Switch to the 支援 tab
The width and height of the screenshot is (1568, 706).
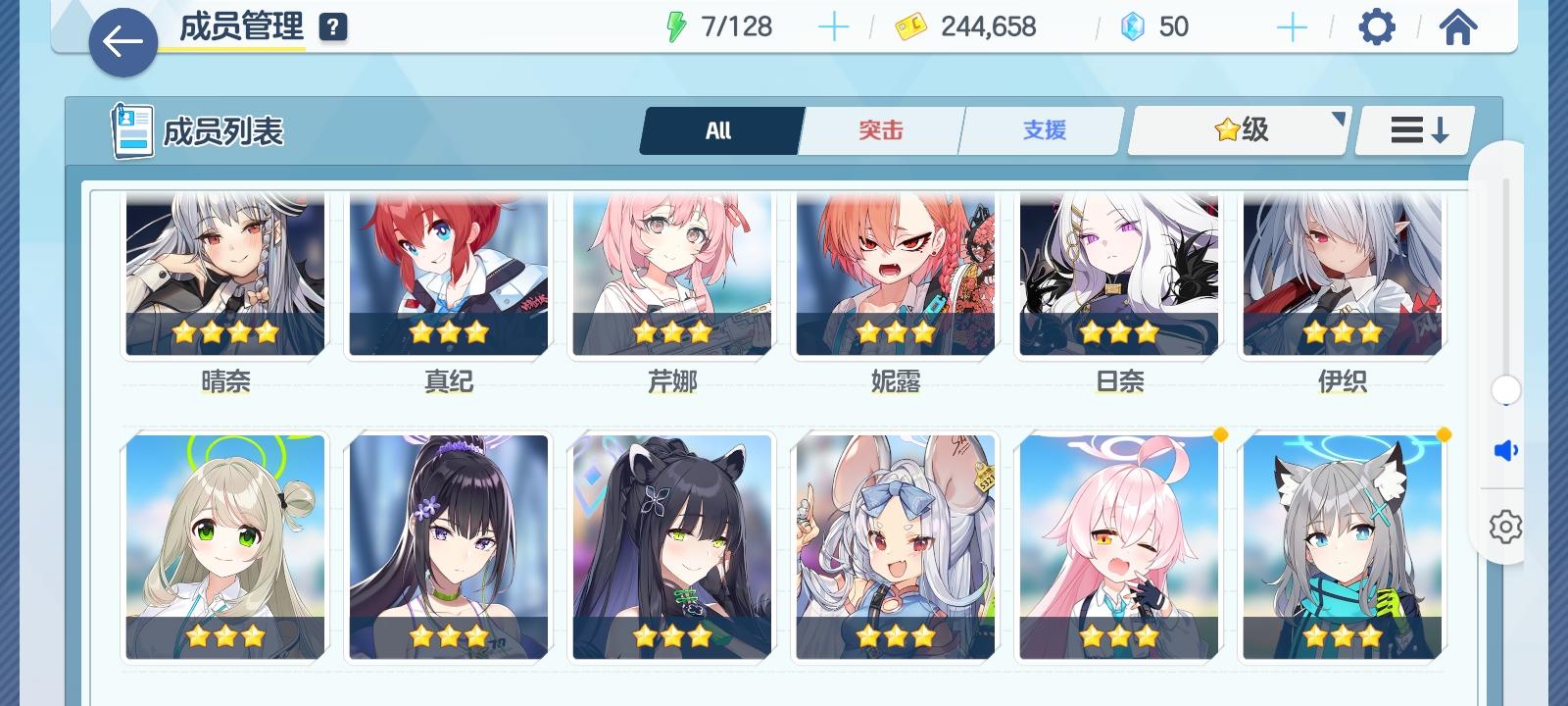1041,129
